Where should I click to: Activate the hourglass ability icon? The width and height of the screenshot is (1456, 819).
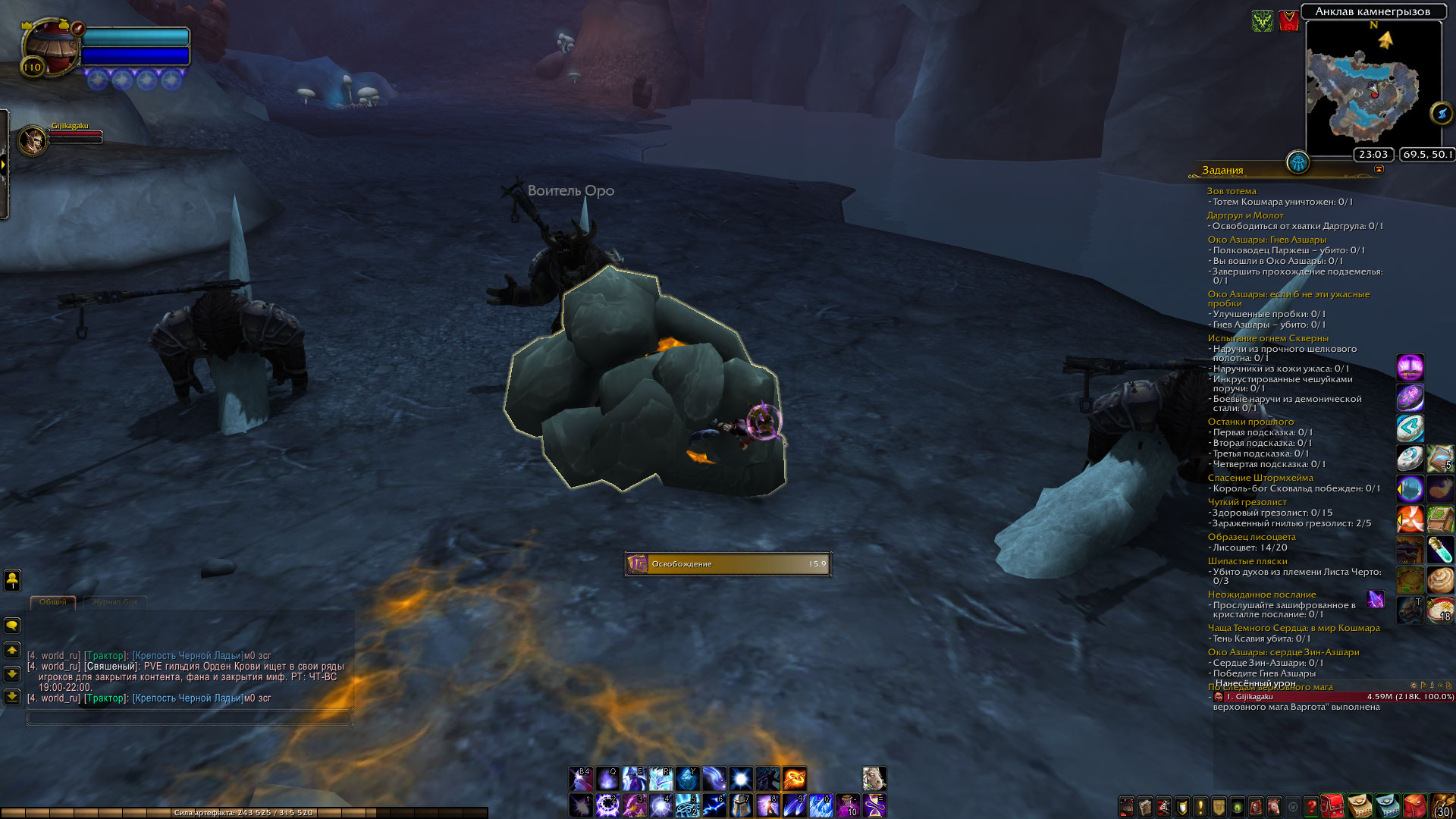tap(874, 805)
